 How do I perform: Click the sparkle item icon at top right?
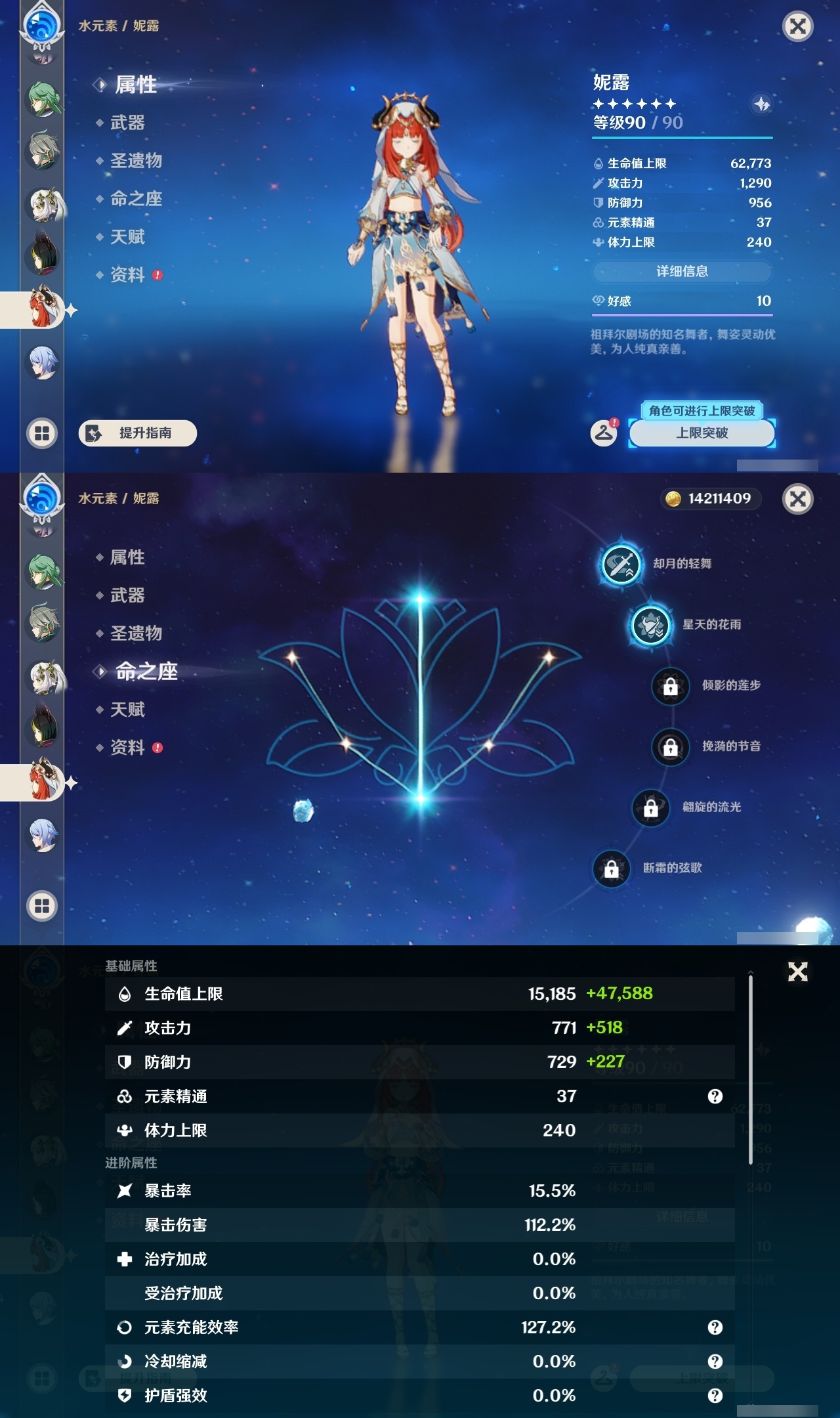pyautogui.click(x=761, y=102)
